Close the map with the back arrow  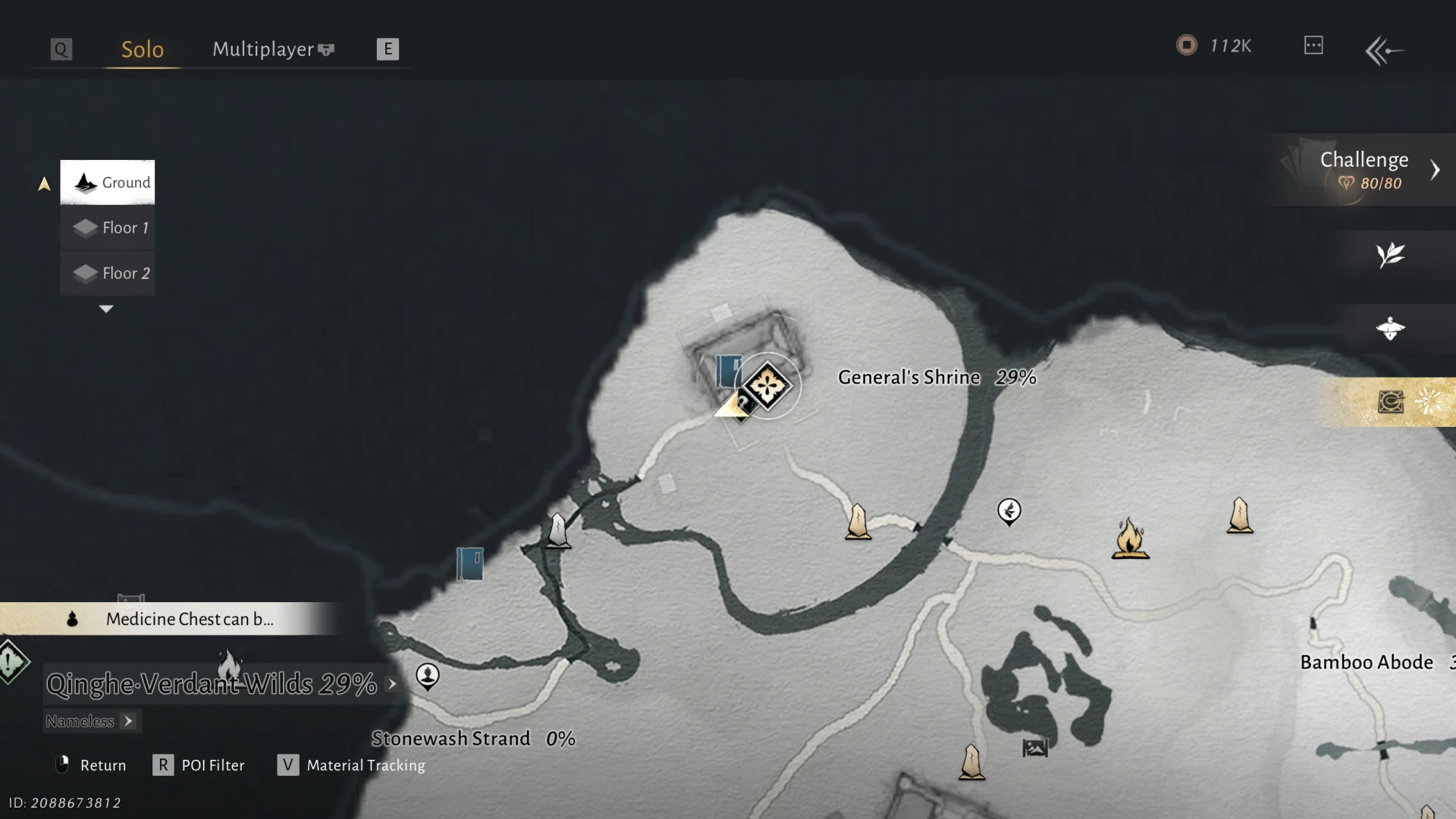(1384, 51)
